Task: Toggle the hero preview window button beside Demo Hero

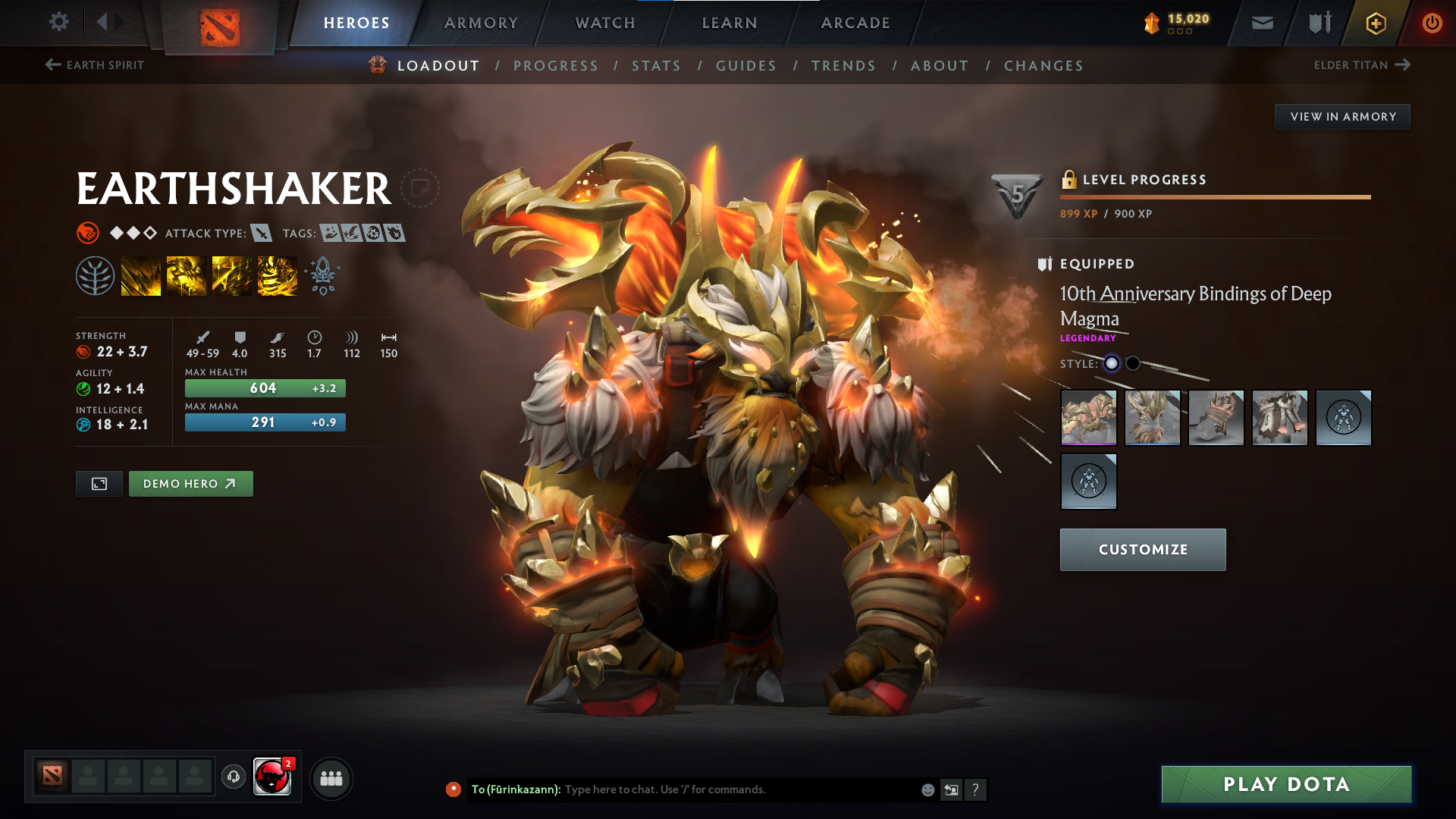Action: [99, 483]
